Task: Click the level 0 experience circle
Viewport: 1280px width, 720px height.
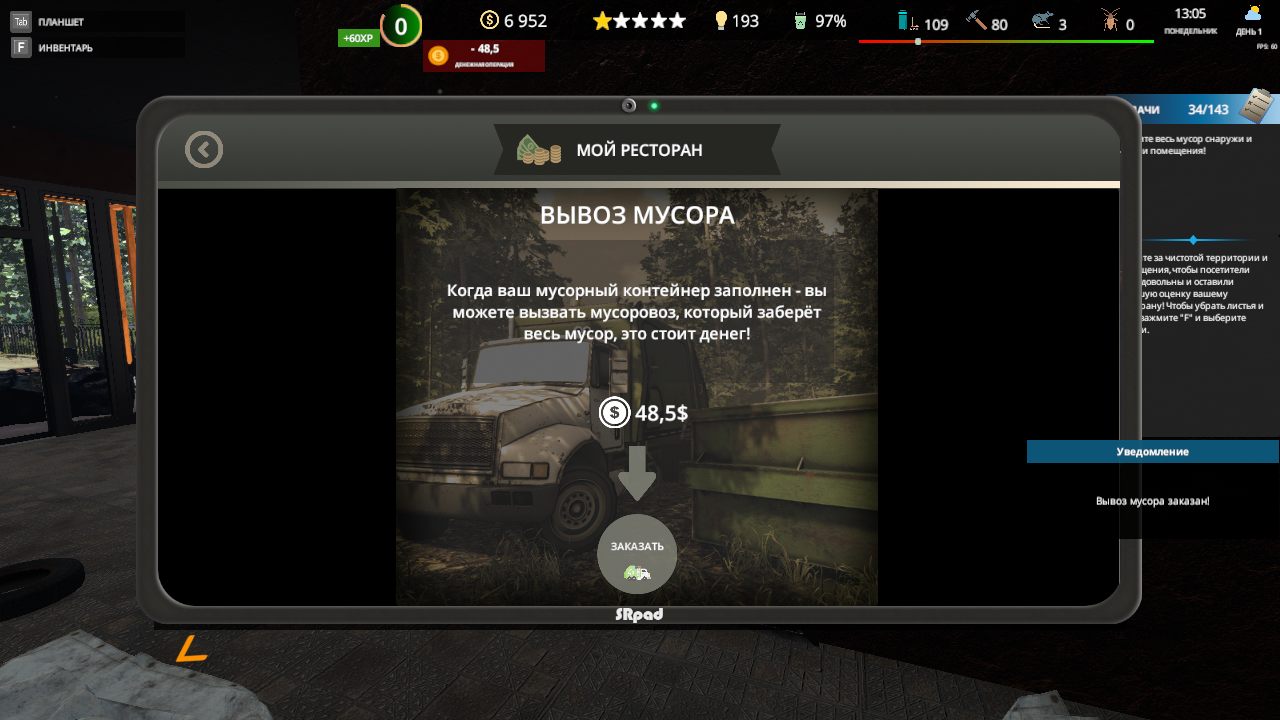Action: [399, 25]
